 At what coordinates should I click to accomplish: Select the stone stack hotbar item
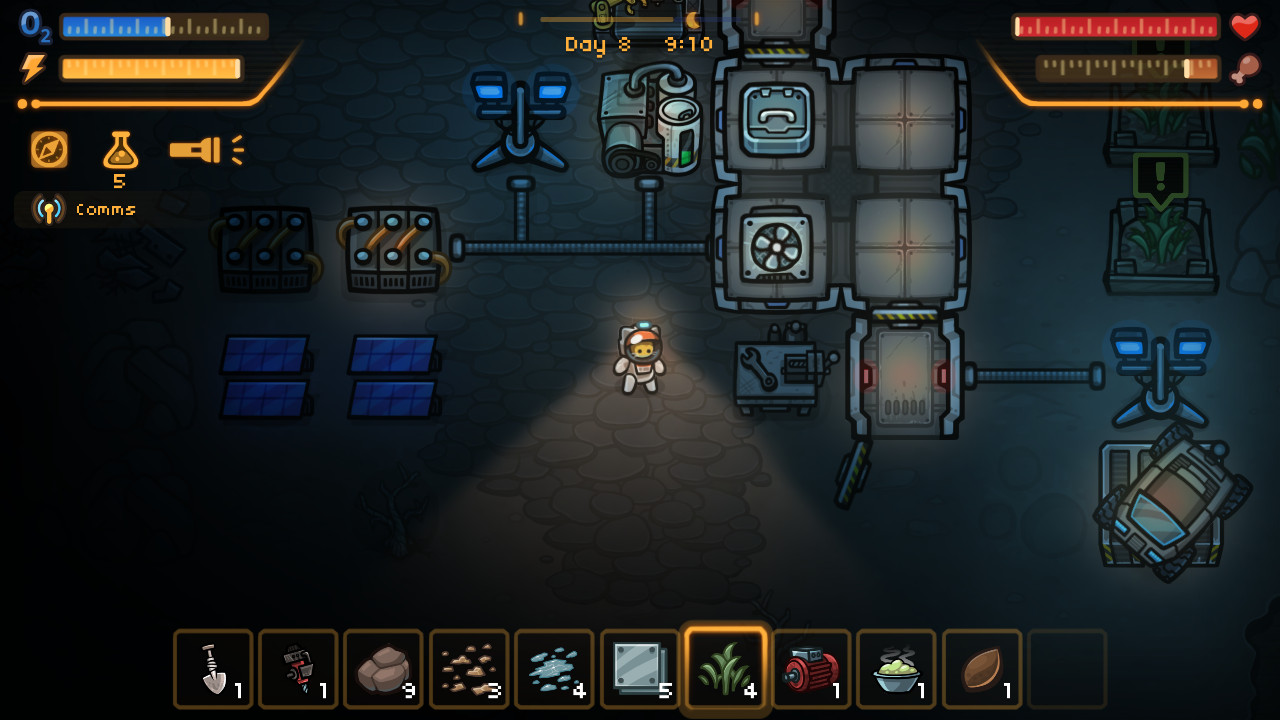pos(382,668)
